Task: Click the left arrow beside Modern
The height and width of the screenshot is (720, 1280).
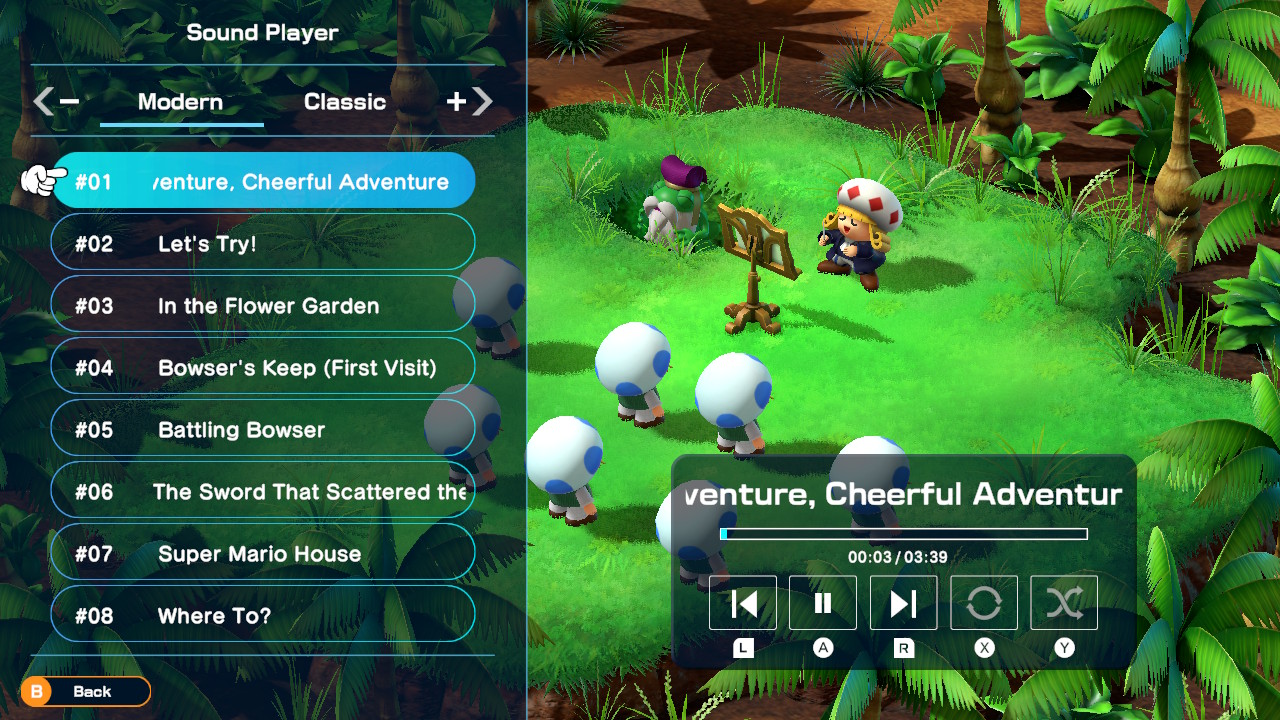Action: (44, 102)
